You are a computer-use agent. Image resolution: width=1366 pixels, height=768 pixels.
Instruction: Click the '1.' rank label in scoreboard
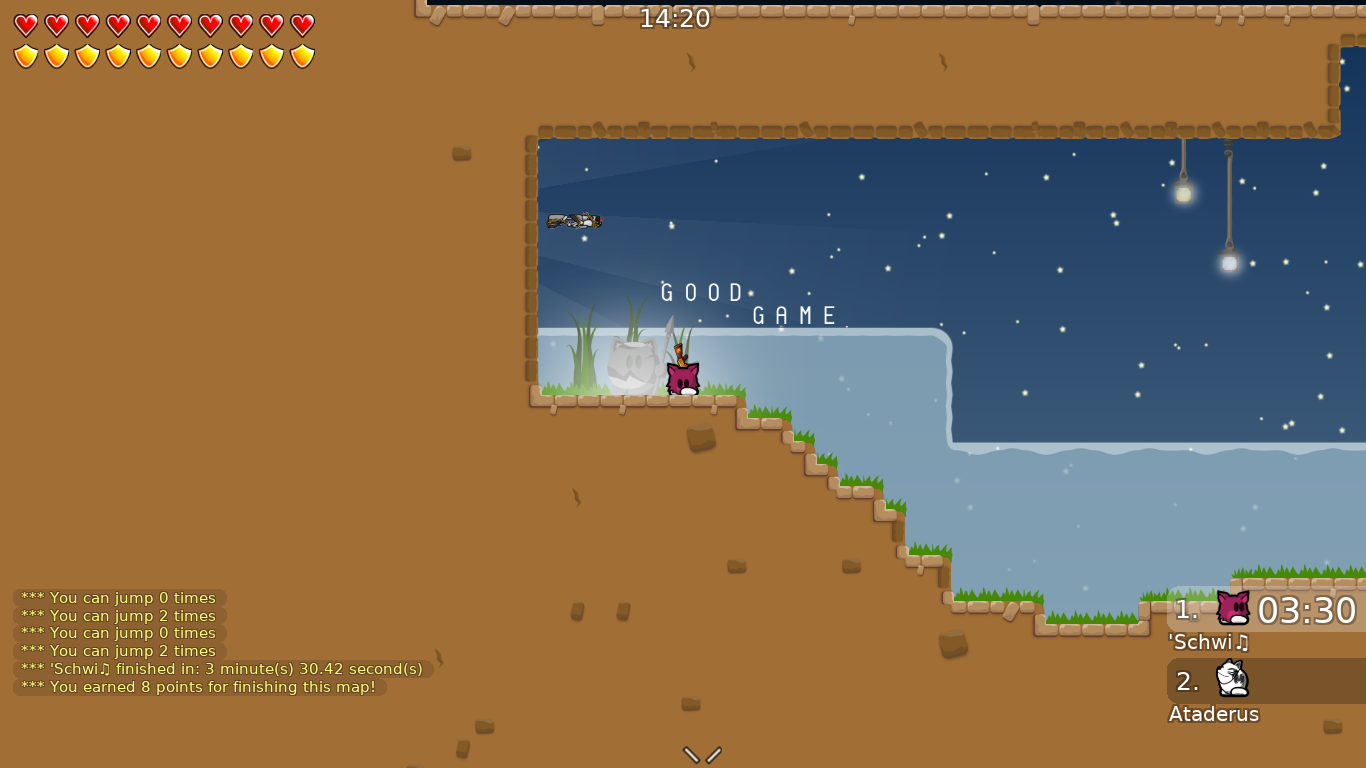click(1186, 608)
